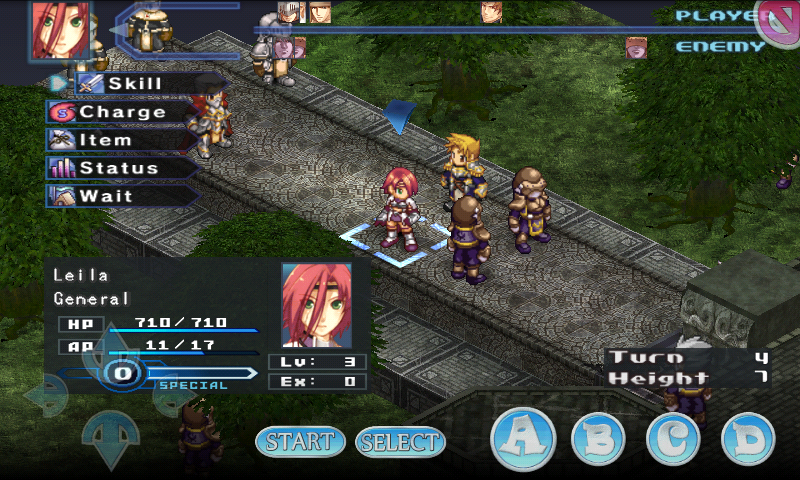The image size is (800, 480).
Task: Tap the round C button
Action: [673, 438]
